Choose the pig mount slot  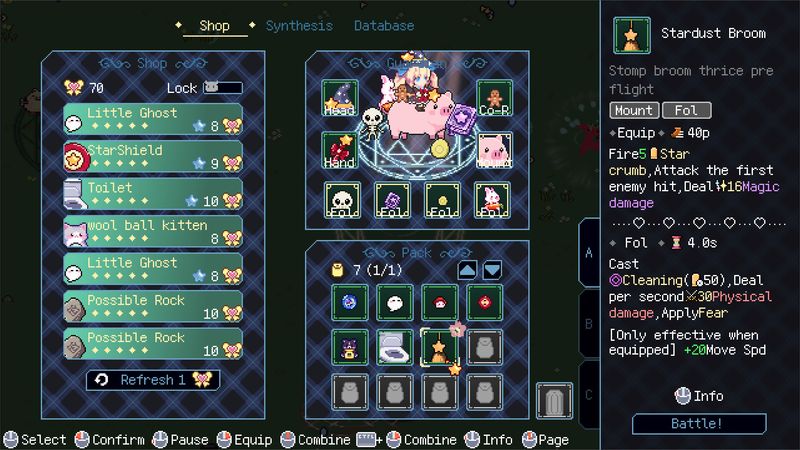click(494, 150)
